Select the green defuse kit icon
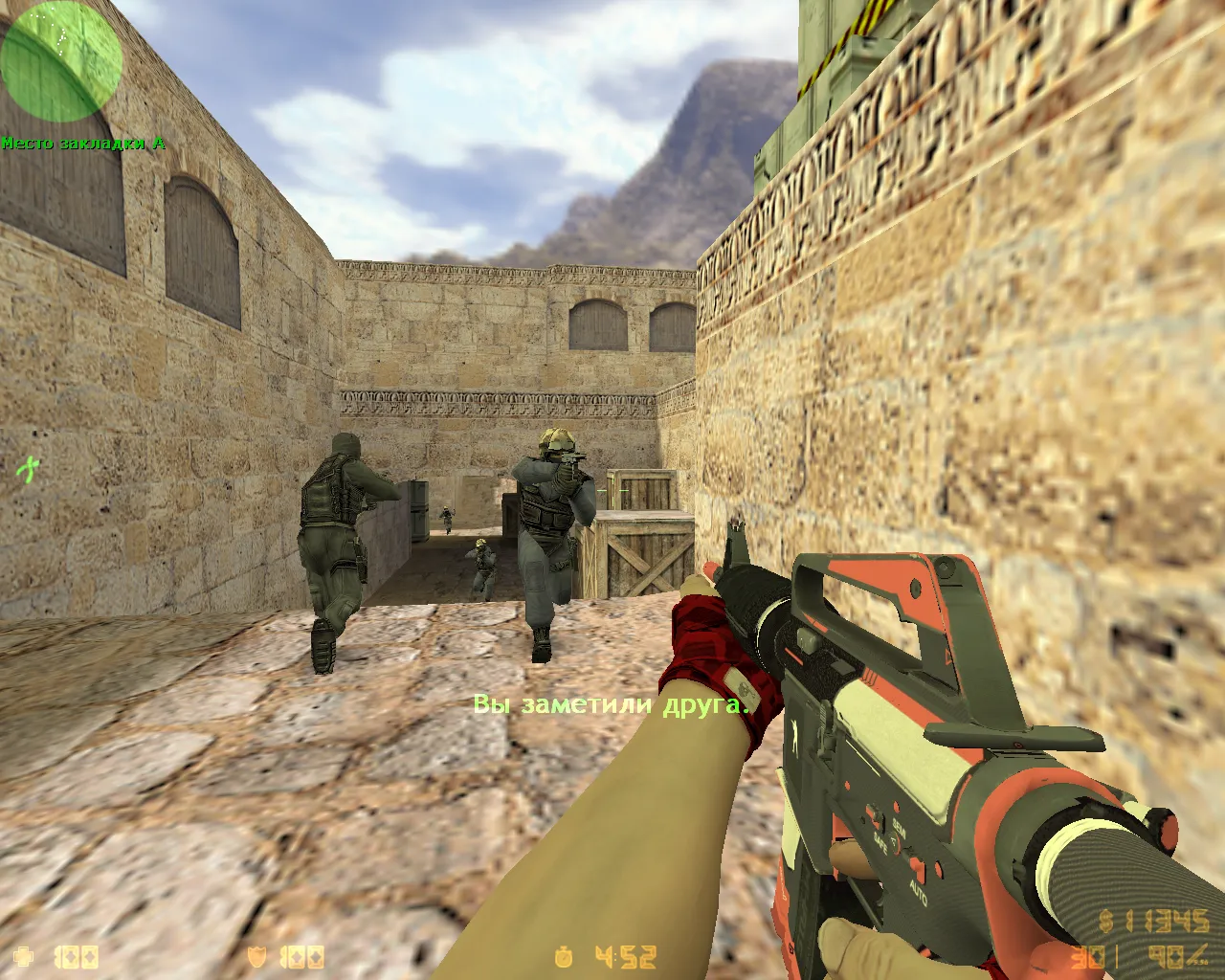Image resolution: width=1225 pixels, height=980 pixels. pyautogui.click(x=30, y=468)
